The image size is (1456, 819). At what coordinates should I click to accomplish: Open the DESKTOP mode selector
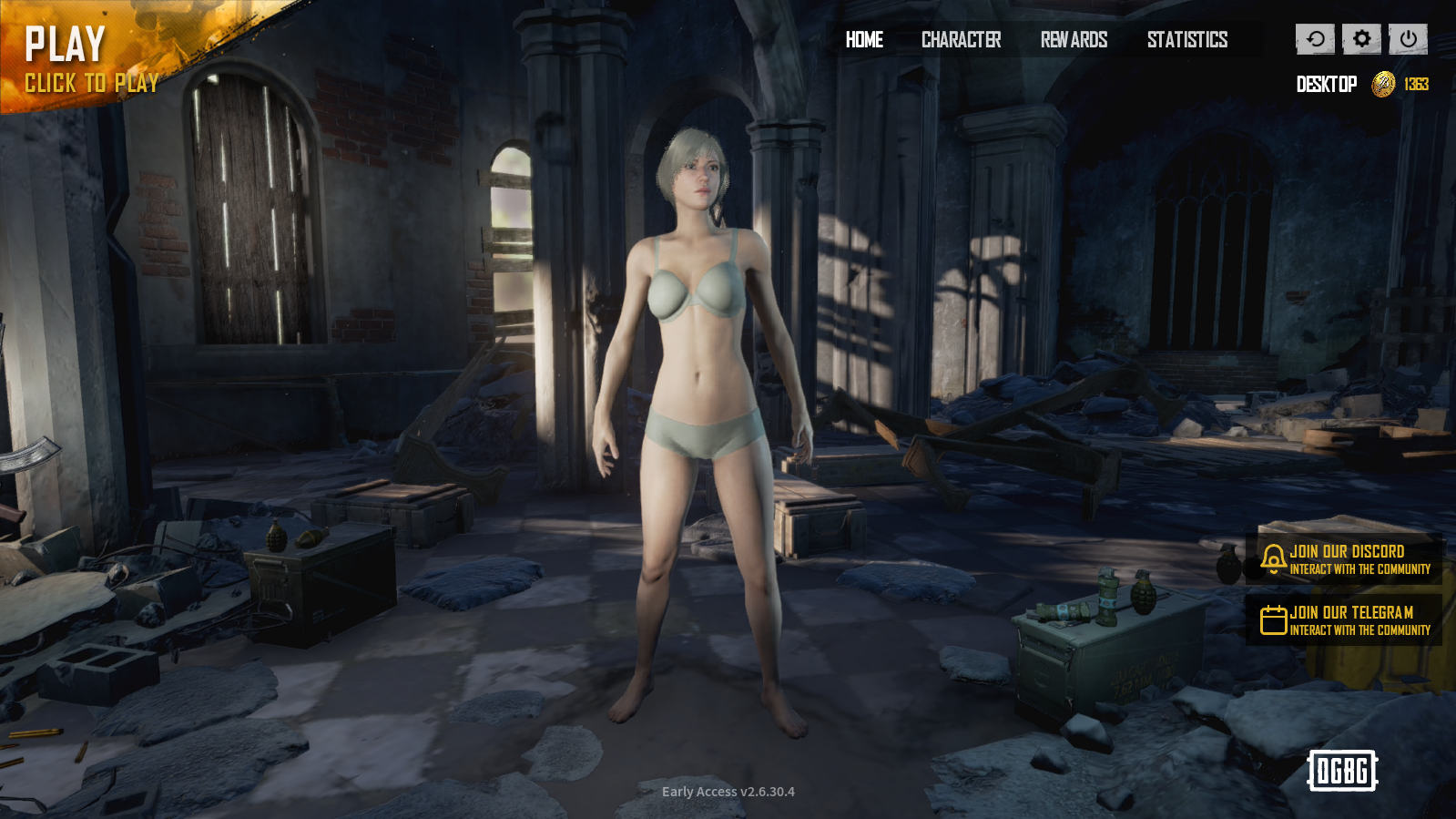pyautogui.click(x=1325, y=84)
